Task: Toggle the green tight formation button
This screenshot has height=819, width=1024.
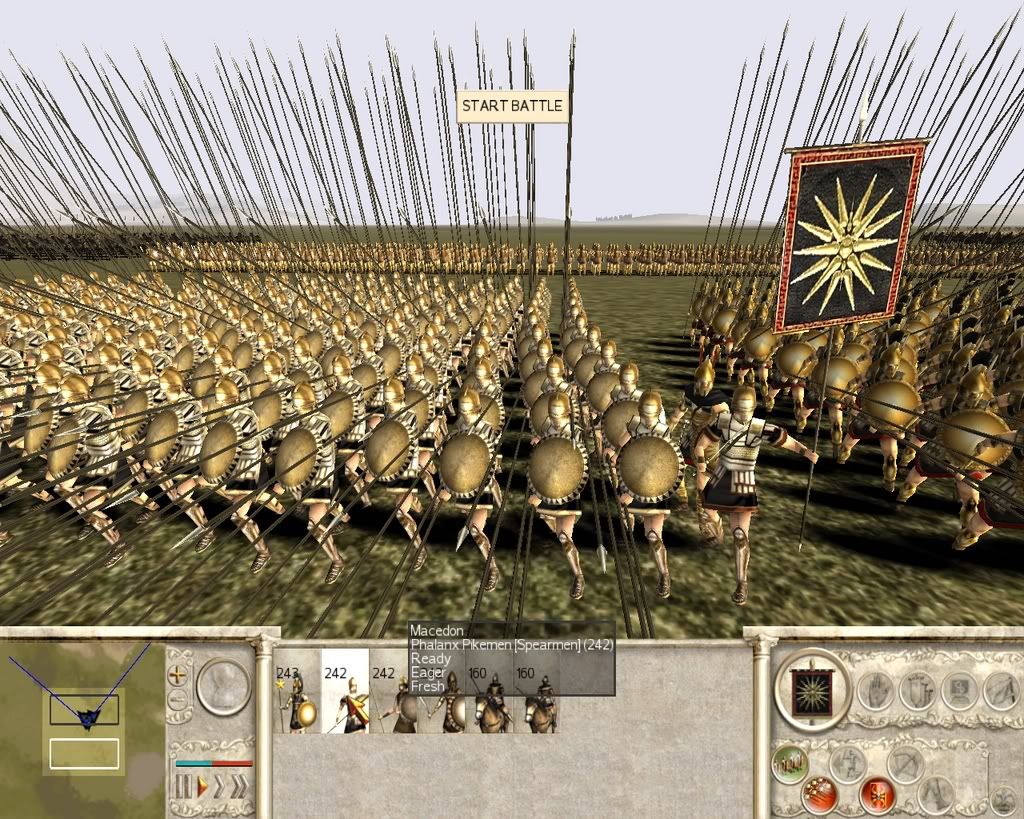Action: pos(791,766)
